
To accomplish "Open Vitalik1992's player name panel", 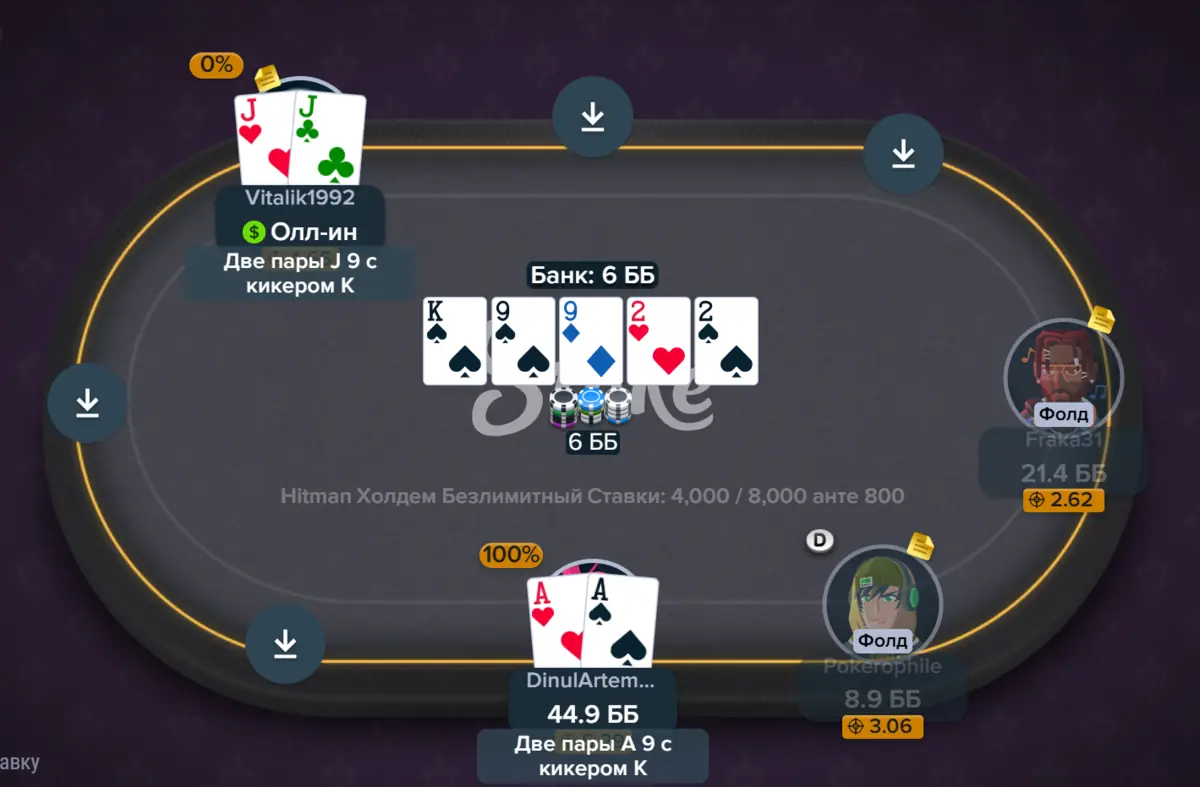I will 300,198.
